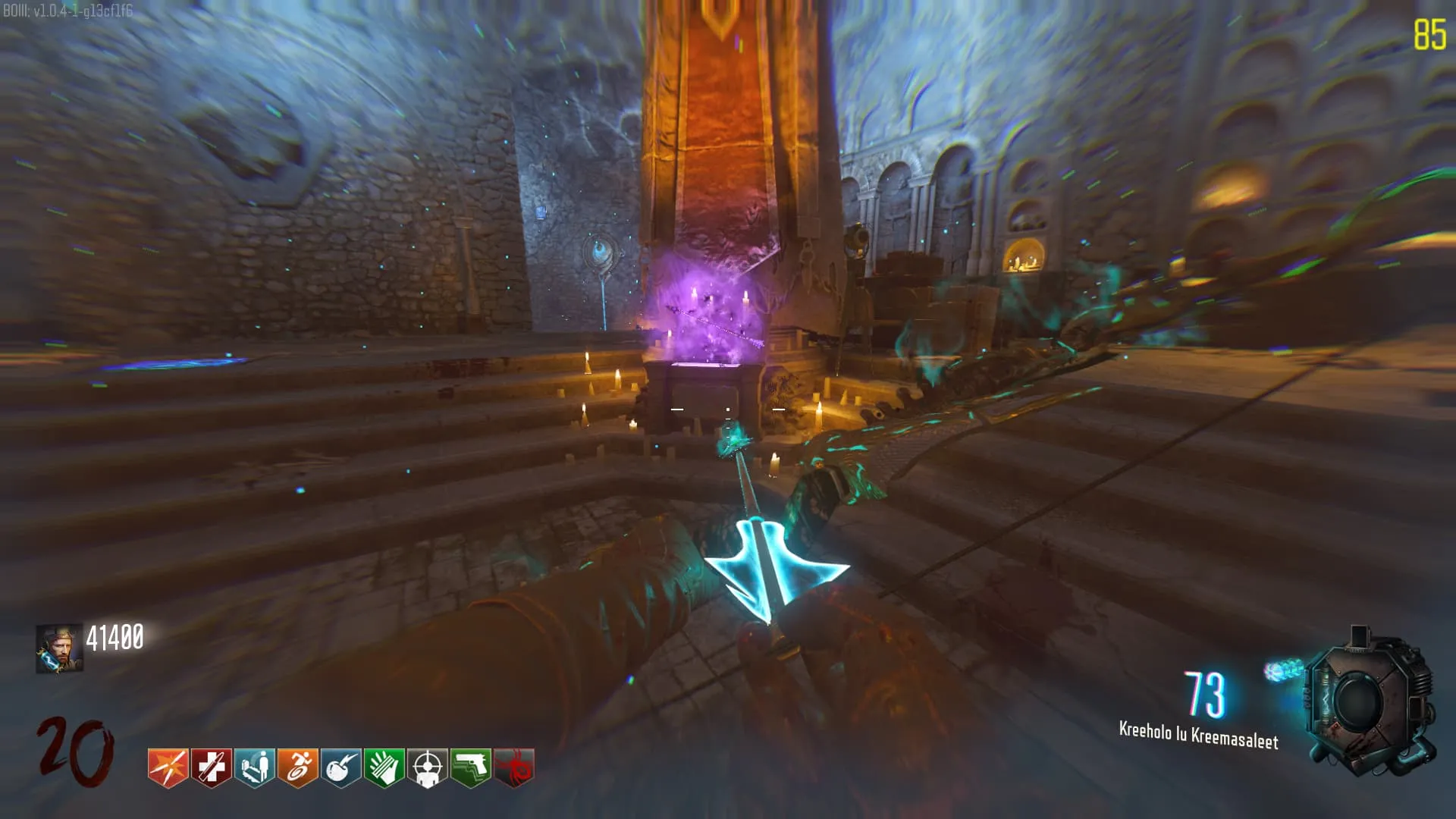Click the player character portrait
This screenshot has height=819, width=1456.
point(59,649)
